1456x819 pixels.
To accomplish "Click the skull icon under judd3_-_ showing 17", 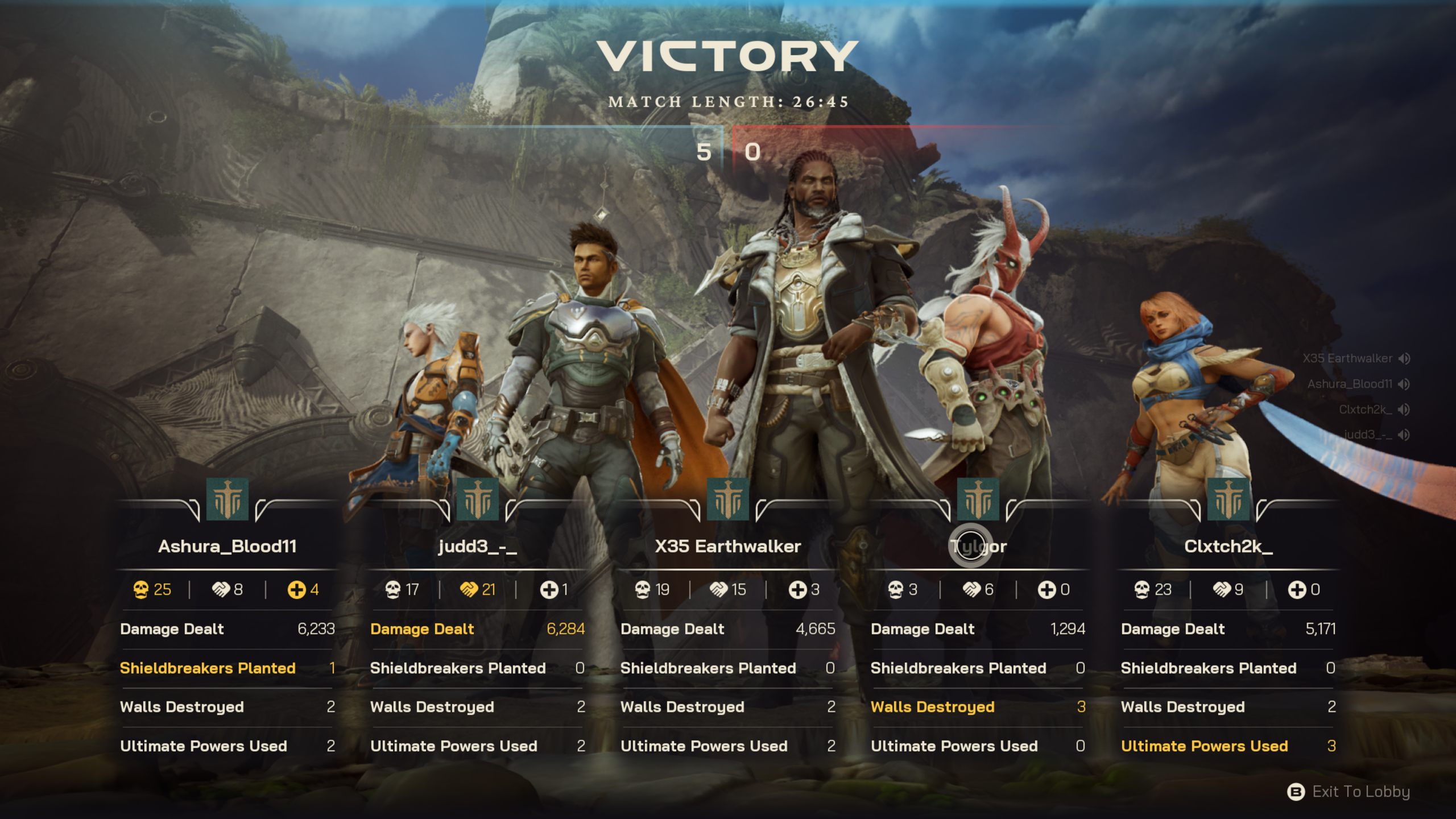I will 392,590.
